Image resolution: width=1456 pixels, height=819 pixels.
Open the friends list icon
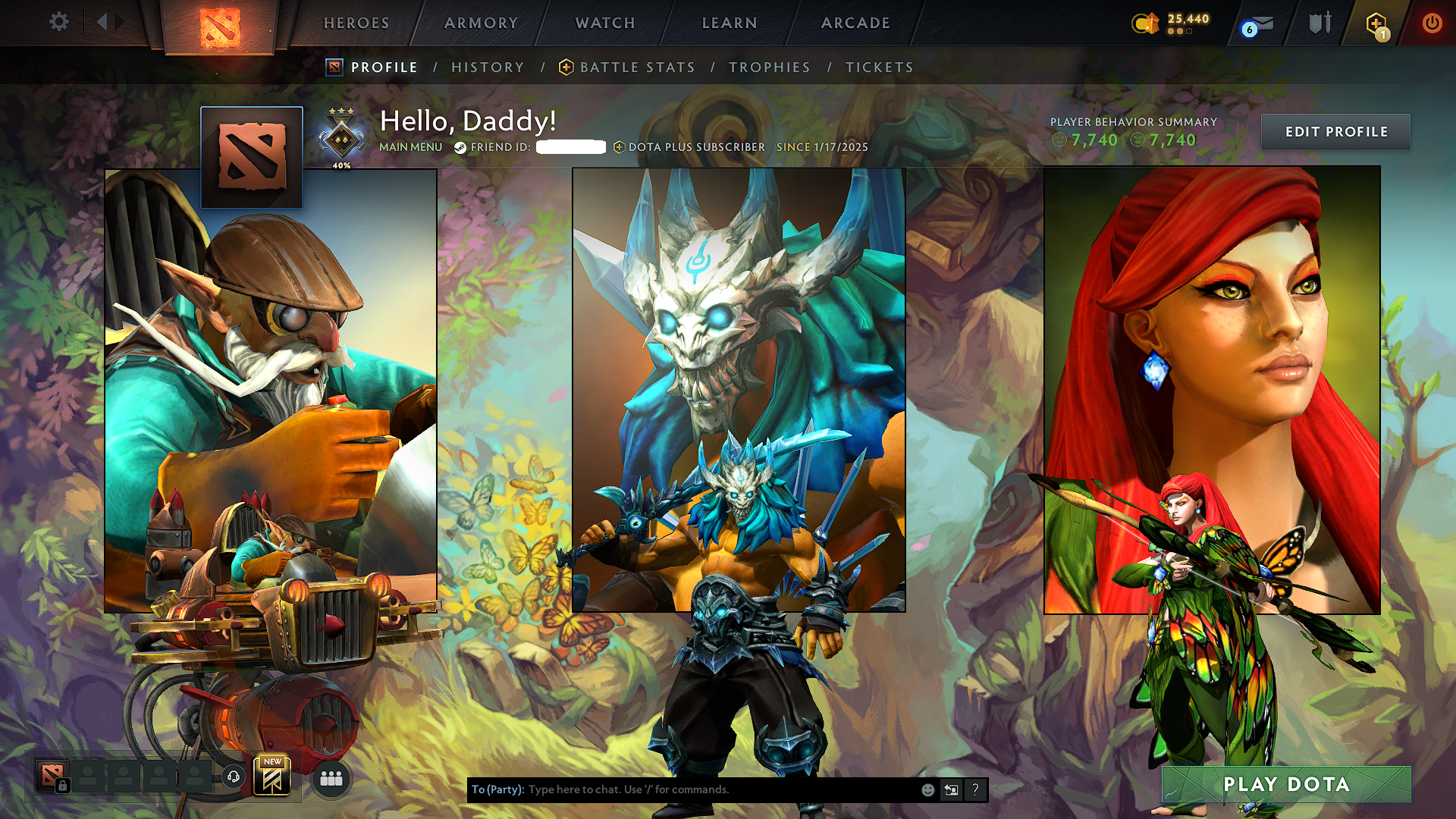tap(331, 779)
